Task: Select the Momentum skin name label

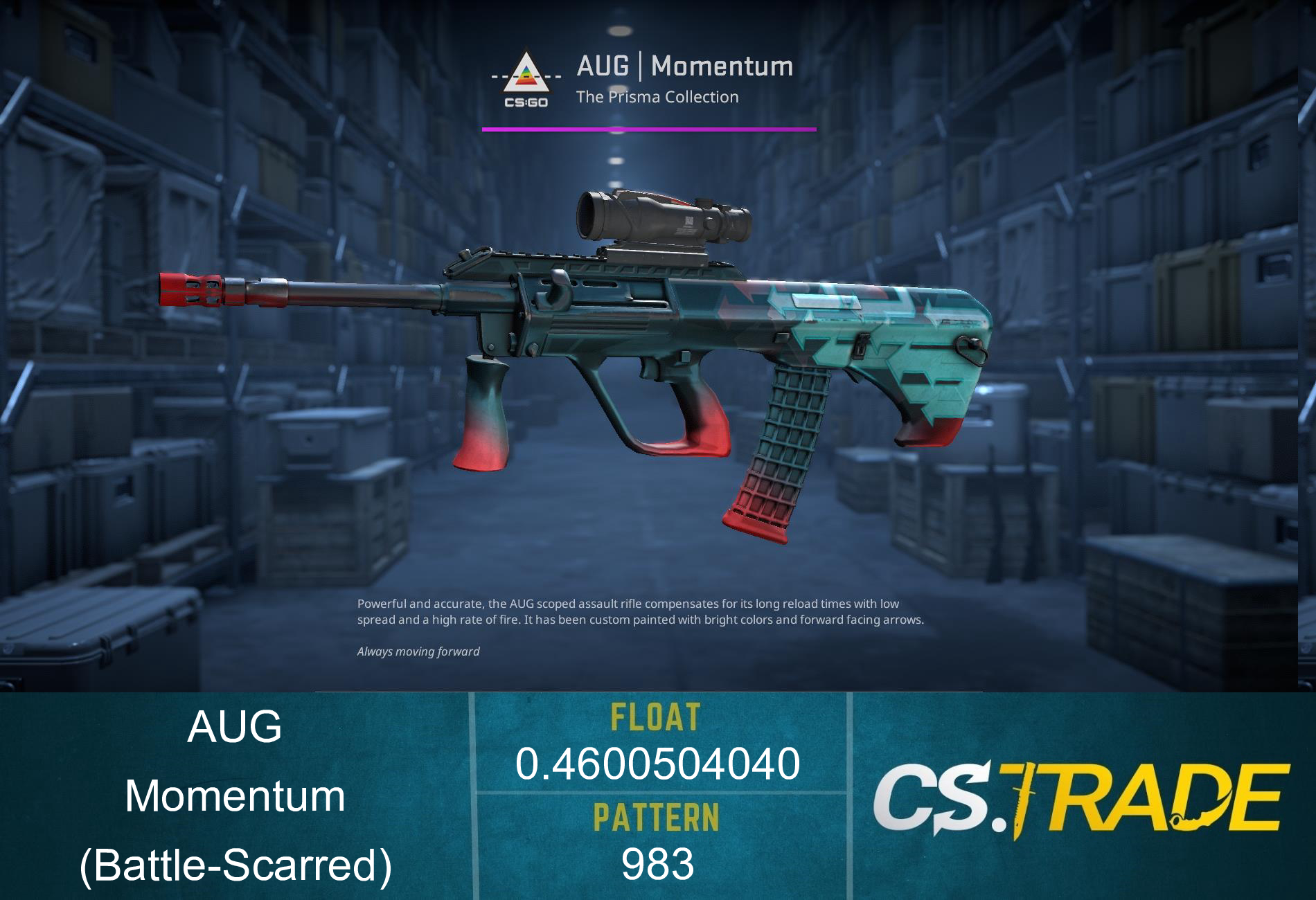Action: point(234,796)
